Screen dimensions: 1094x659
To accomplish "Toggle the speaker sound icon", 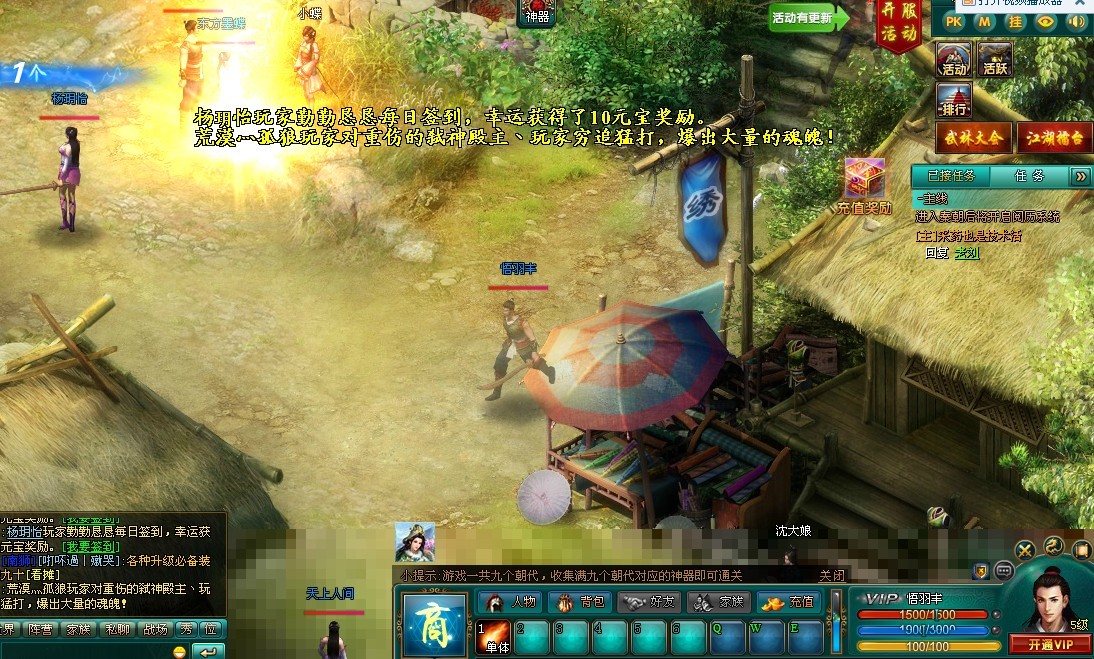I will [1076, 21].
